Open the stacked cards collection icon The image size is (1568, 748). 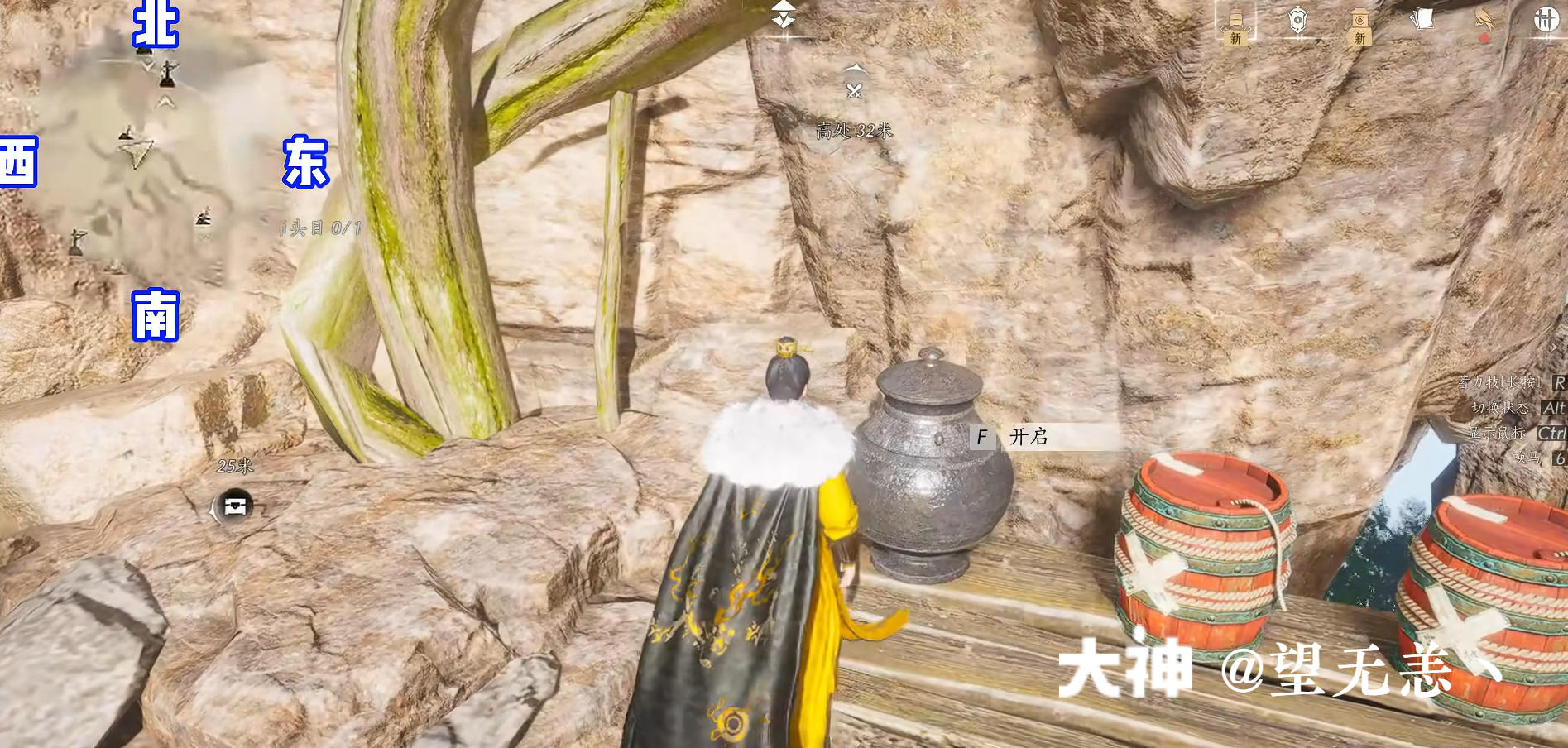(x=1423, y=19)
